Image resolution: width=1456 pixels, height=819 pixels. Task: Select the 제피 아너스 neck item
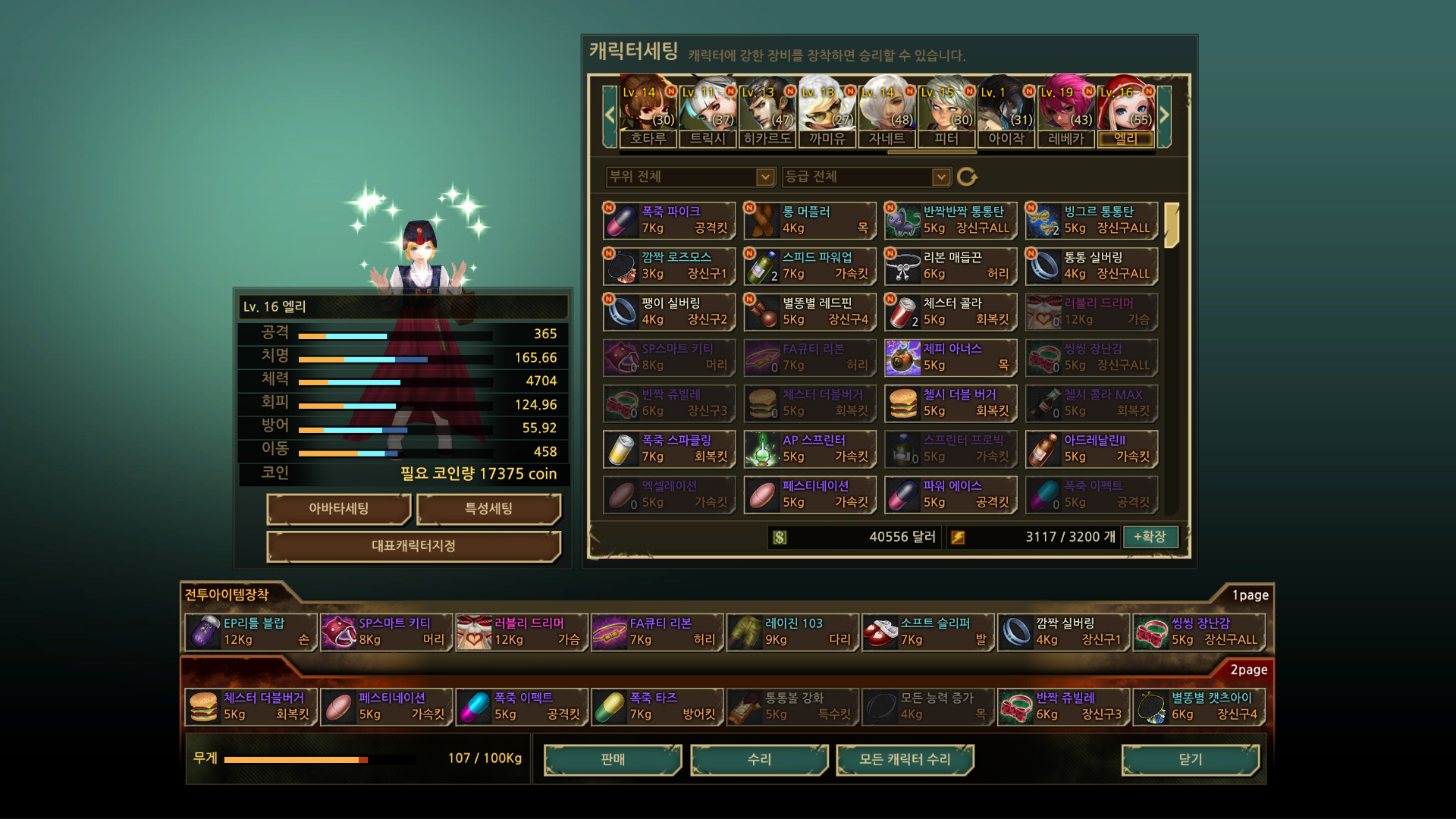click(950, 357)
